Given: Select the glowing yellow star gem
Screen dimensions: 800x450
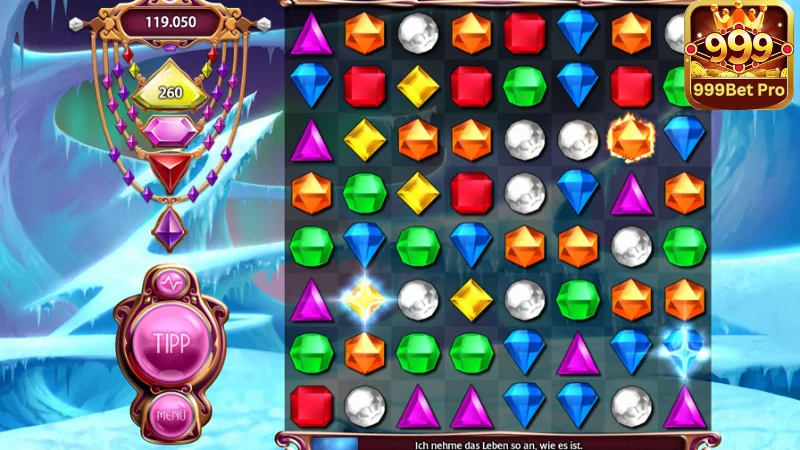Looking at the screenshot, I should coord(364,299).
